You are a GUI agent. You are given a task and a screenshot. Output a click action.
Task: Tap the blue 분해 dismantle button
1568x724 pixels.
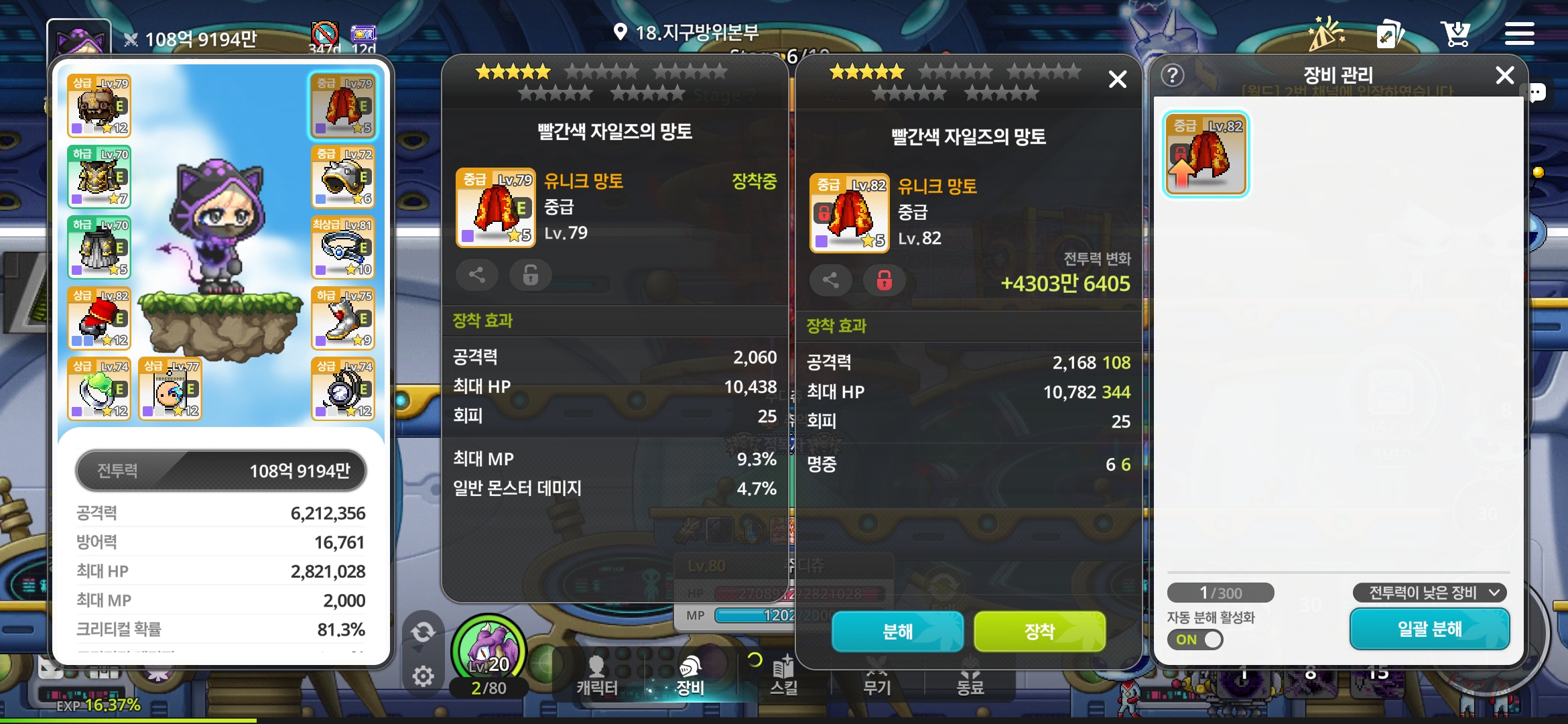click(897, 631)
